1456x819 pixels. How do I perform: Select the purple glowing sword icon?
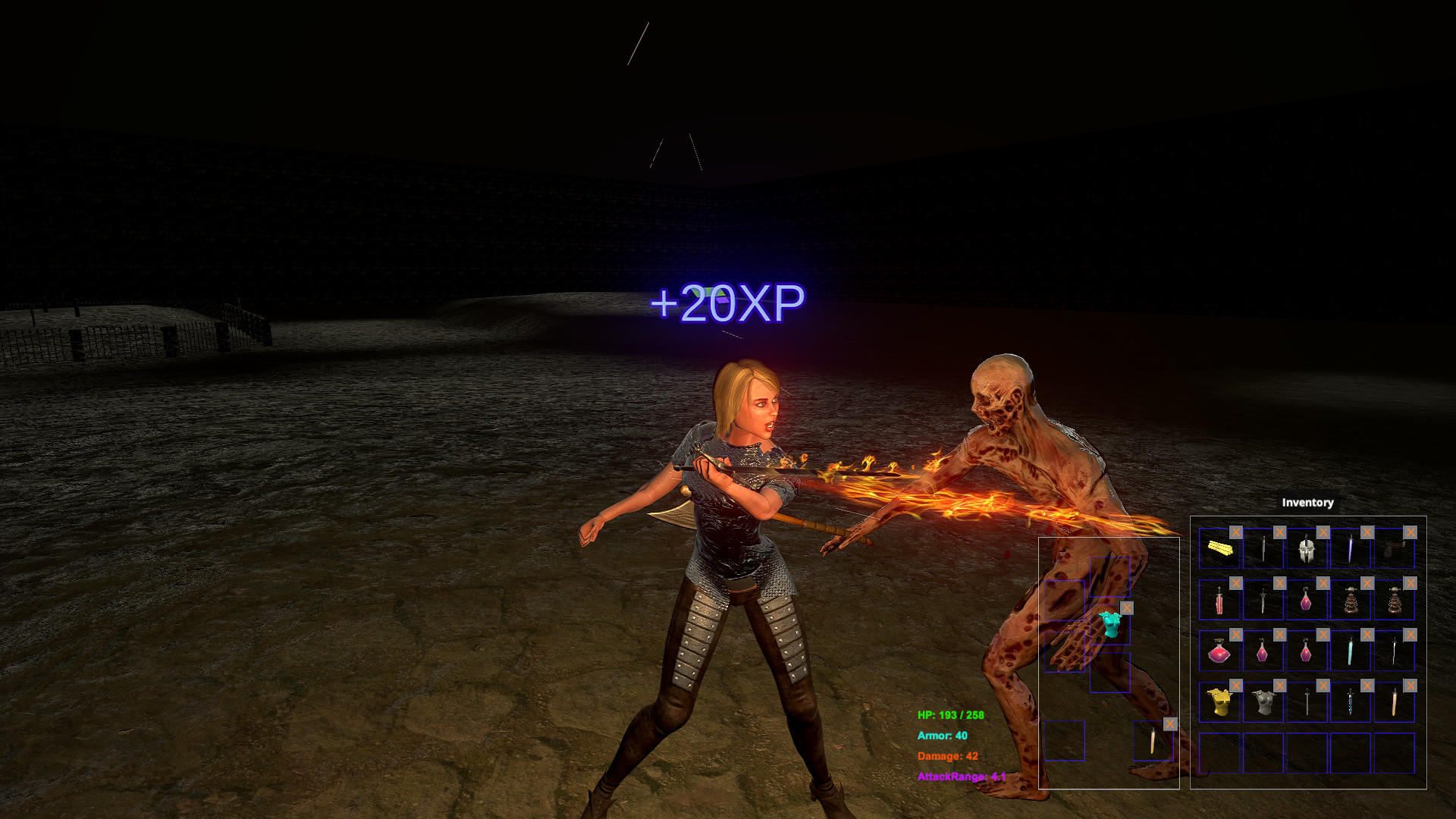click(1350, 549)
